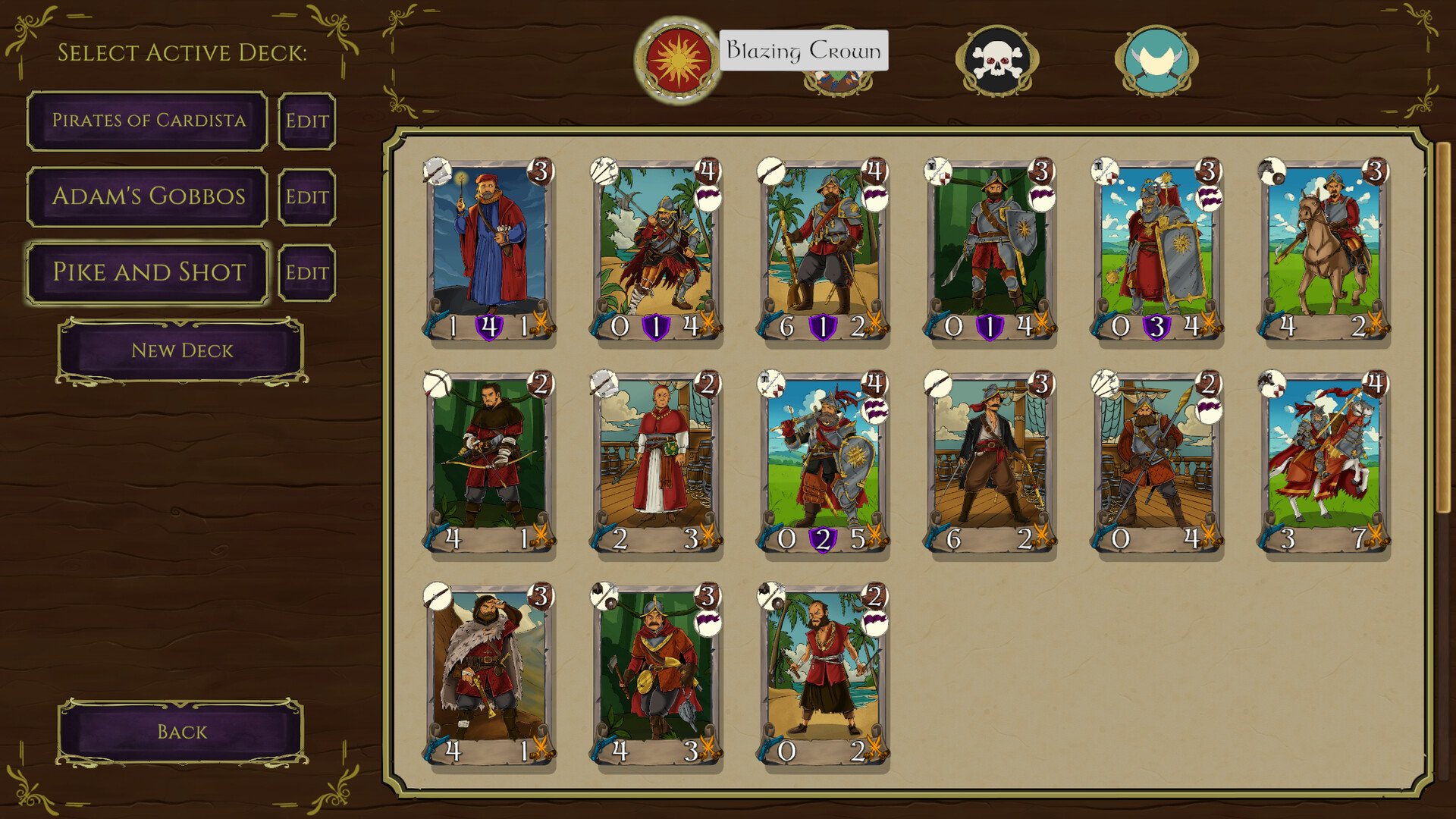Go Back to the previous menu
The image size is (1456, 819).
pyautogui.click(x=182, y=732)
